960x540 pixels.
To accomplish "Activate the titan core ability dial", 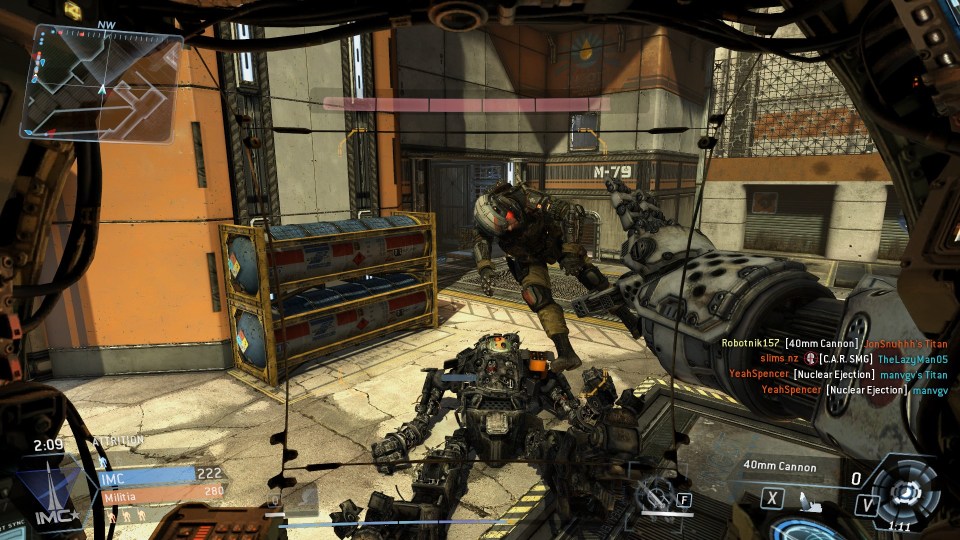I will 907,490.
